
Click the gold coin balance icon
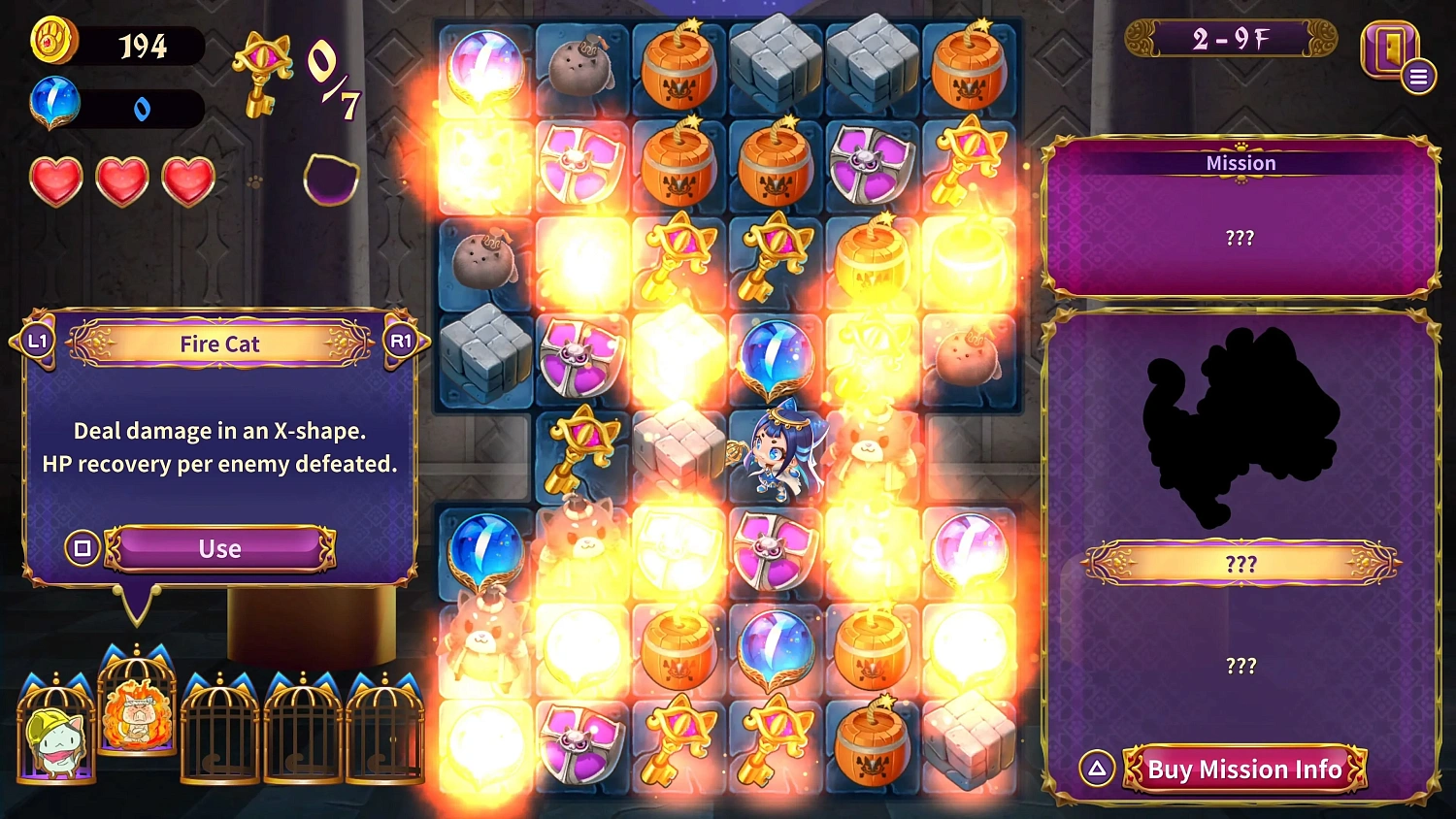click(x=53, y=44)
